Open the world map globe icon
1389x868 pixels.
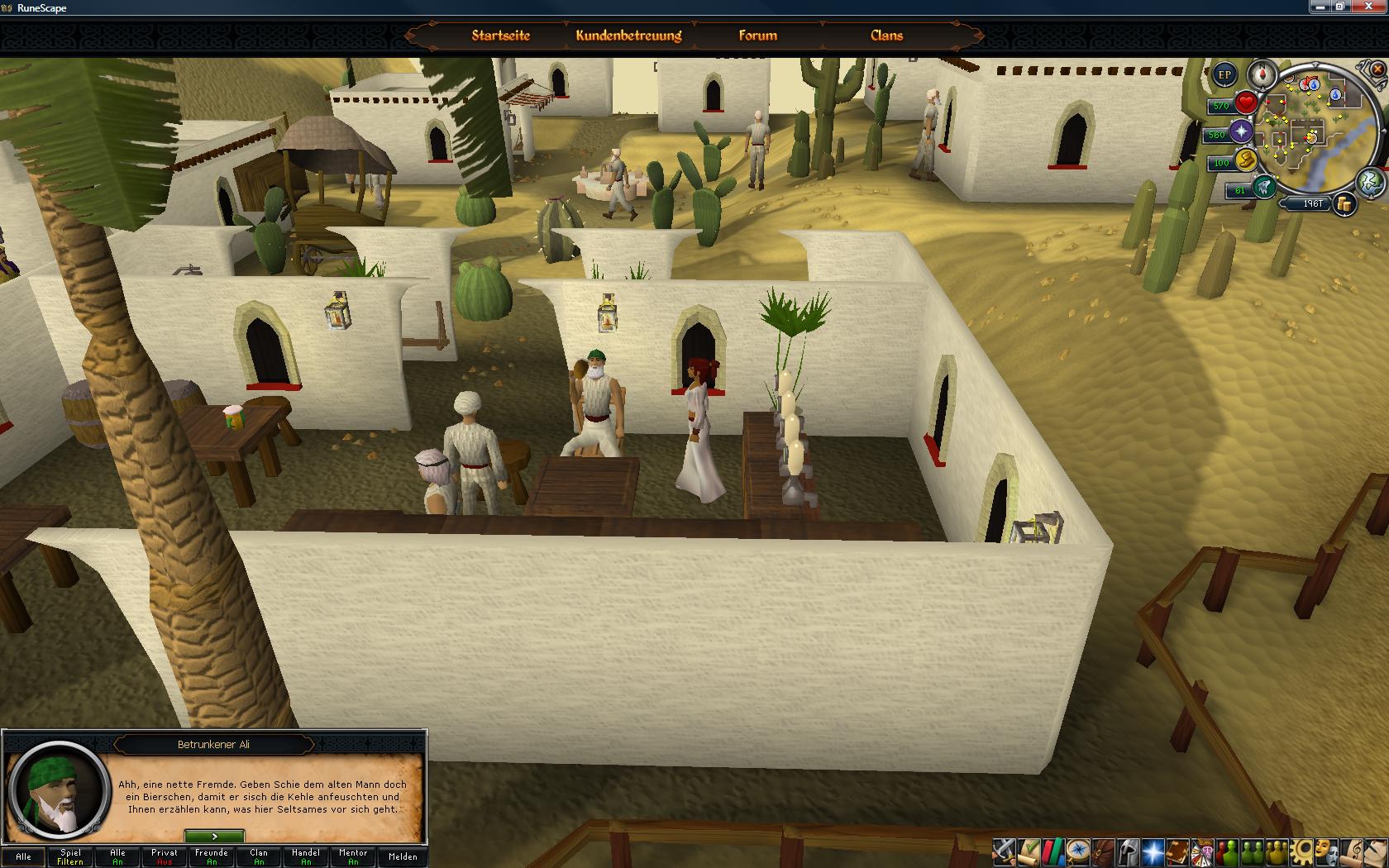pyautogui.click(x=1371, y=181)
